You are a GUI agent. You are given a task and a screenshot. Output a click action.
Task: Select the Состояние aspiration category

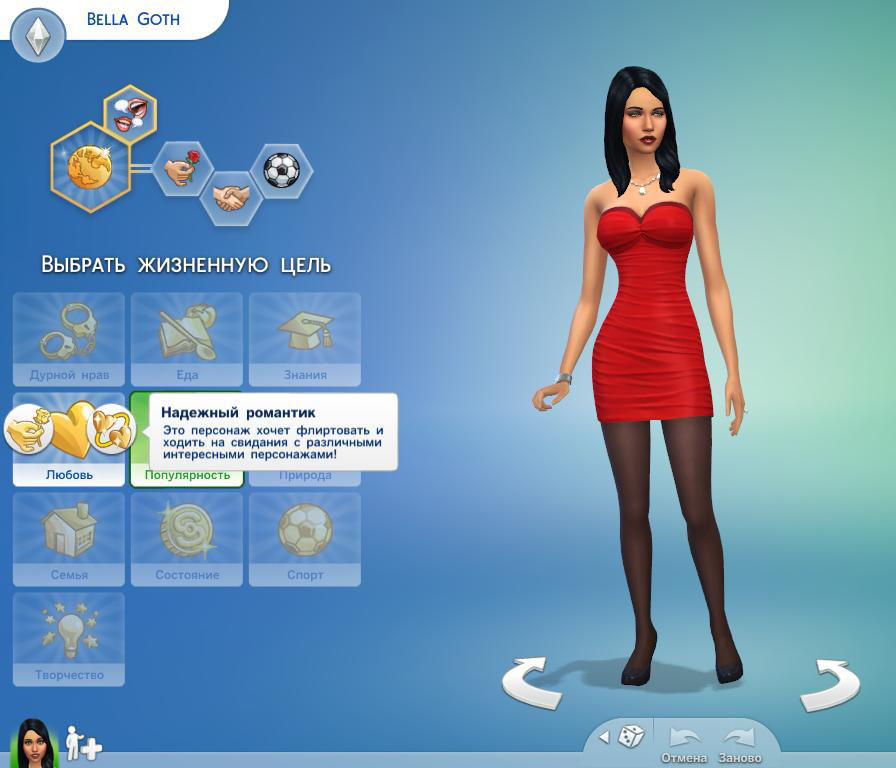pyautogui.click(x=187, y=539)
